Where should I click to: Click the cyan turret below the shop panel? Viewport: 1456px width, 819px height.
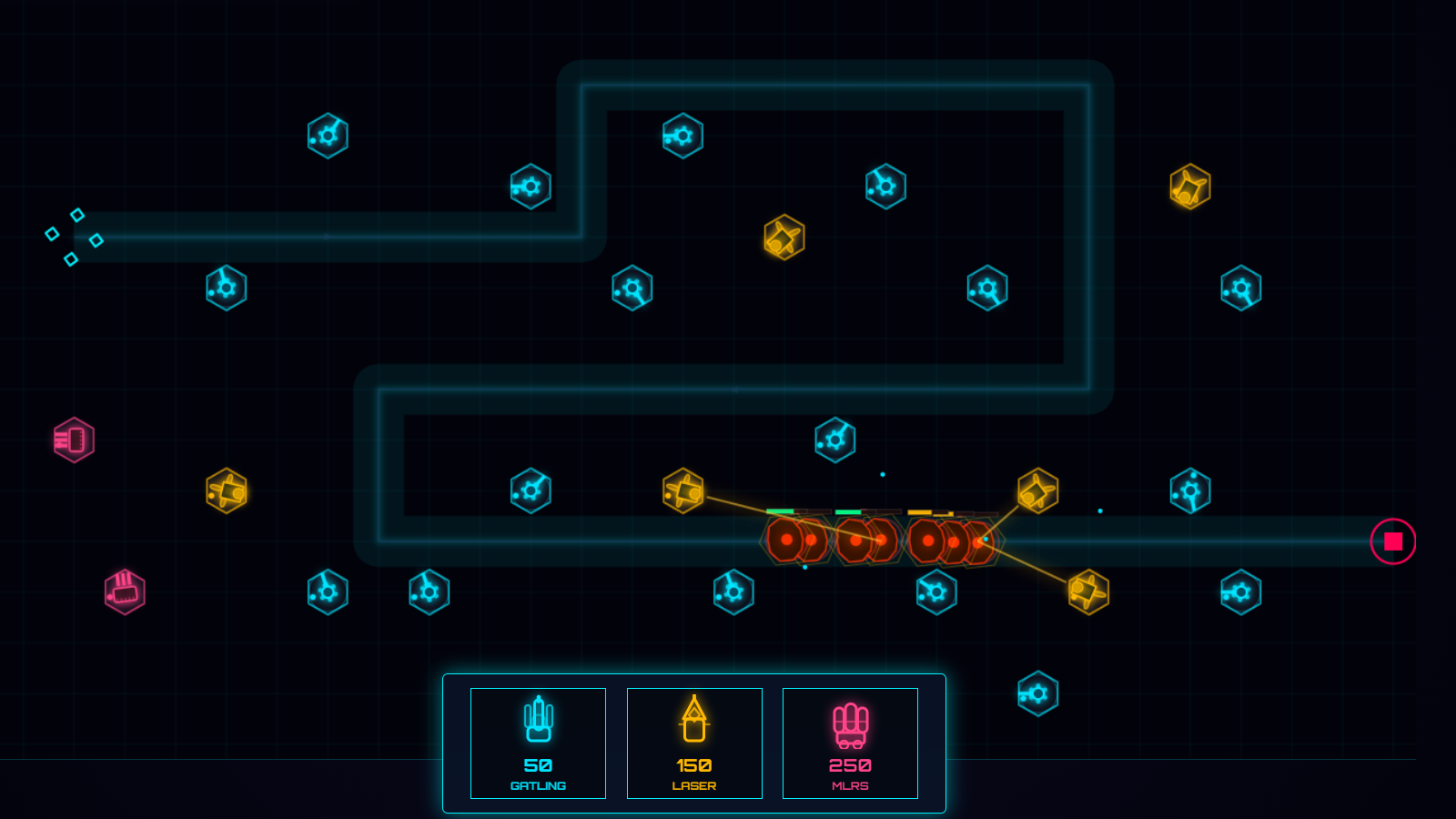point(1036,692)
